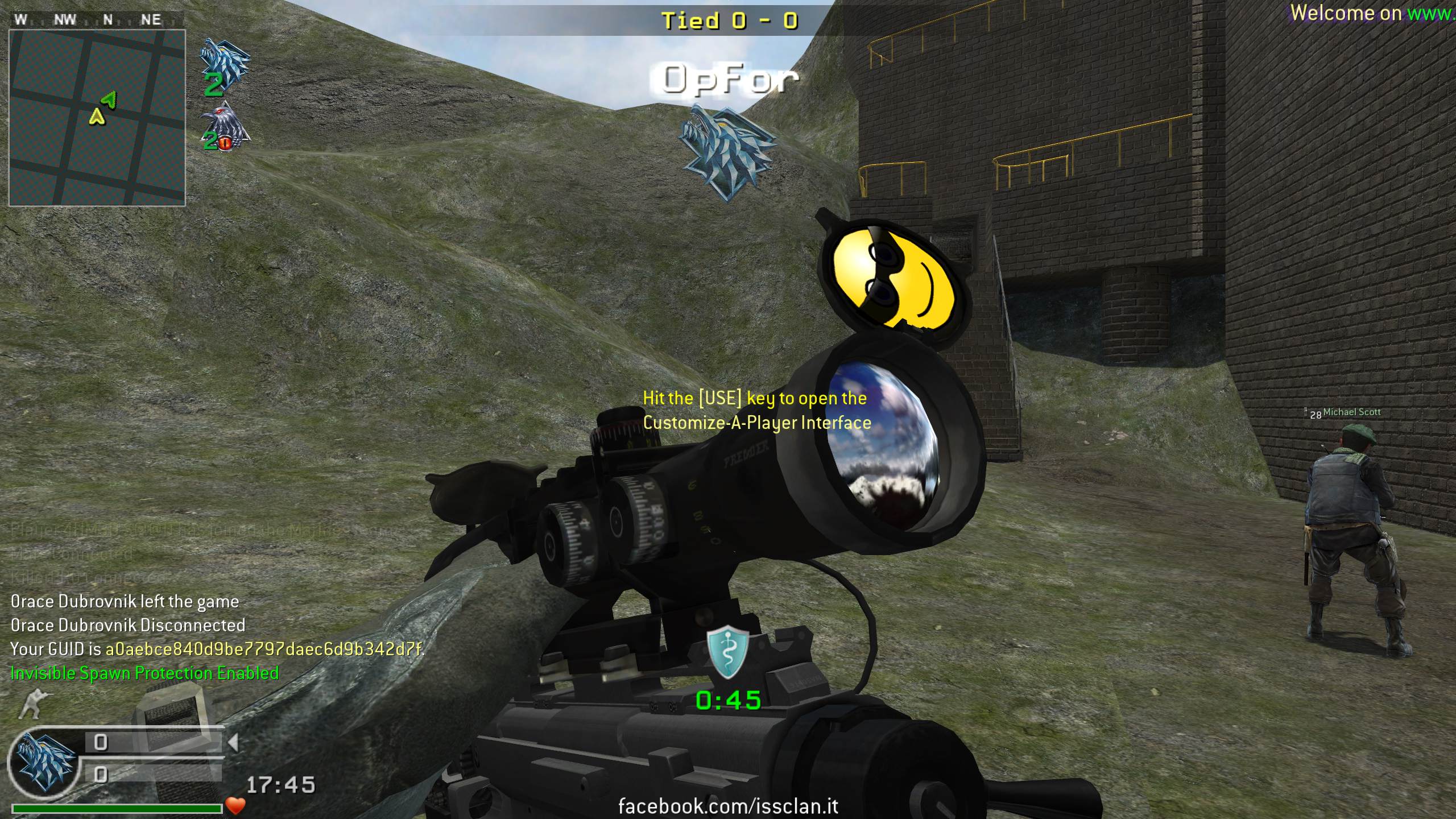Image resolution: width=1456 pixels, height=819 pixels.
Task: Click the soldier stance indicator icon
Action: (35, 703)
